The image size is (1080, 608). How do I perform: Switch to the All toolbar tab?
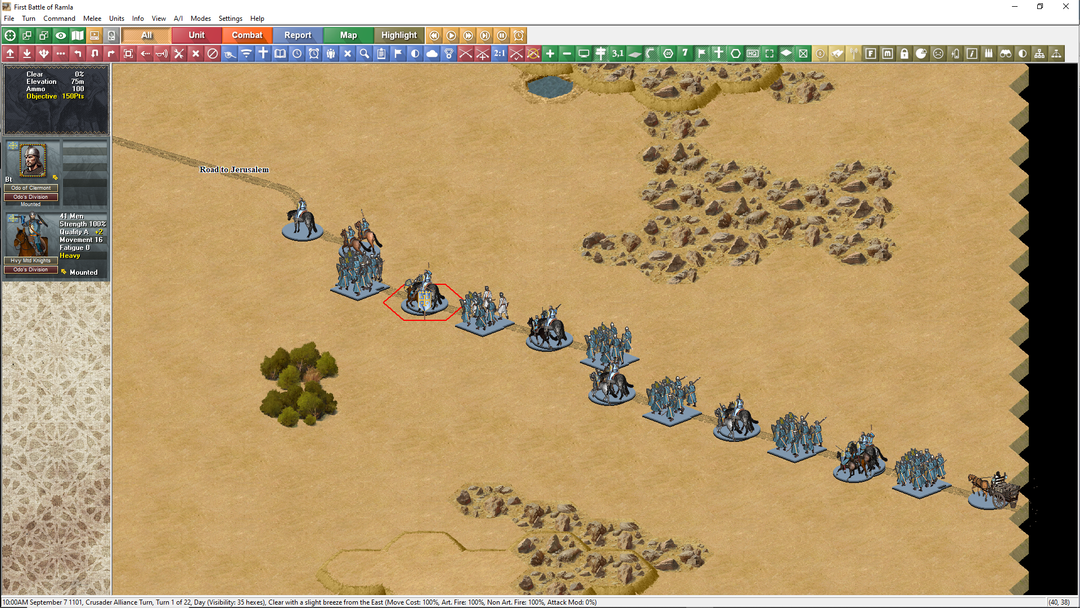[147, 36]
